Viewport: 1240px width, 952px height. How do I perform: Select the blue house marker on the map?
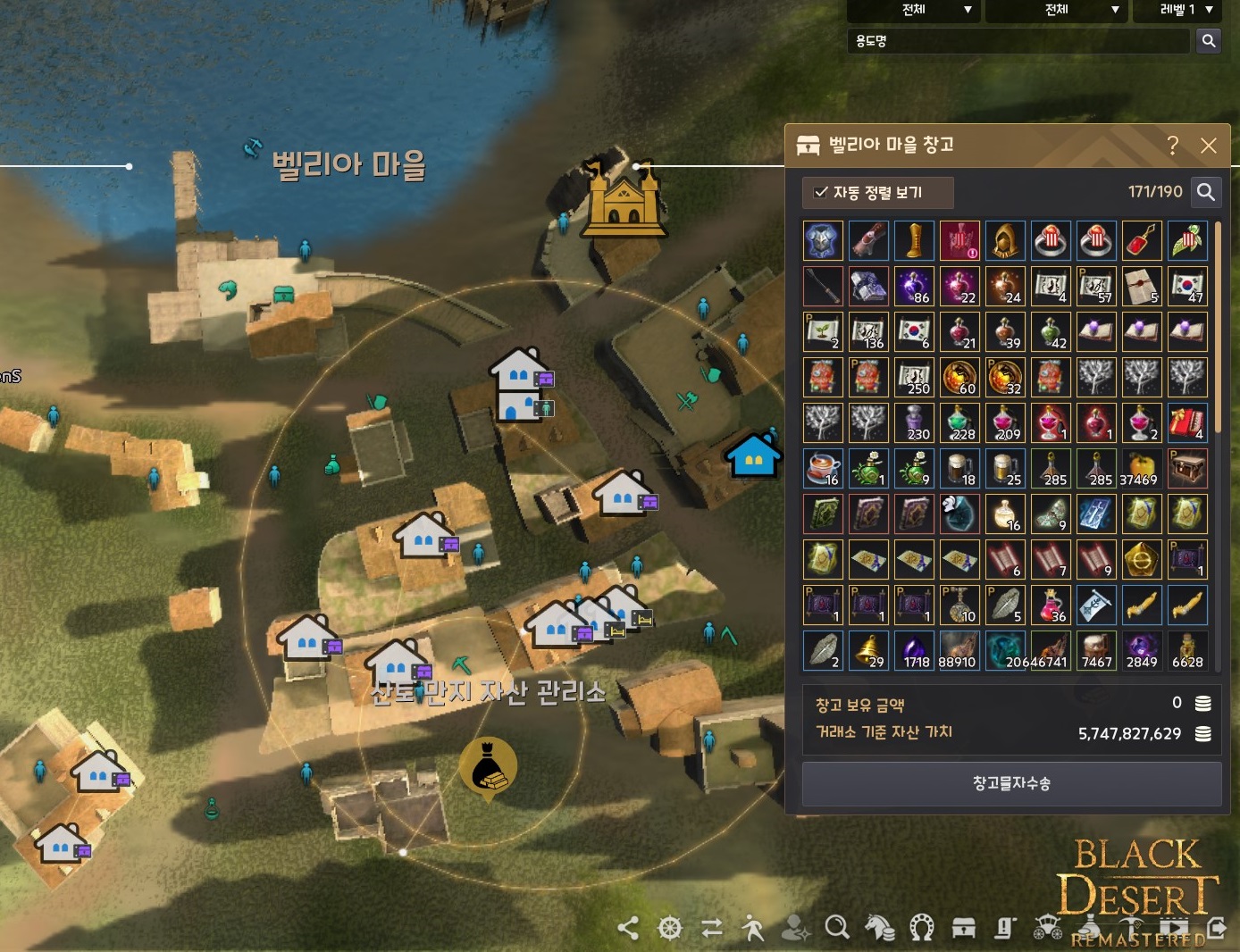753,455
